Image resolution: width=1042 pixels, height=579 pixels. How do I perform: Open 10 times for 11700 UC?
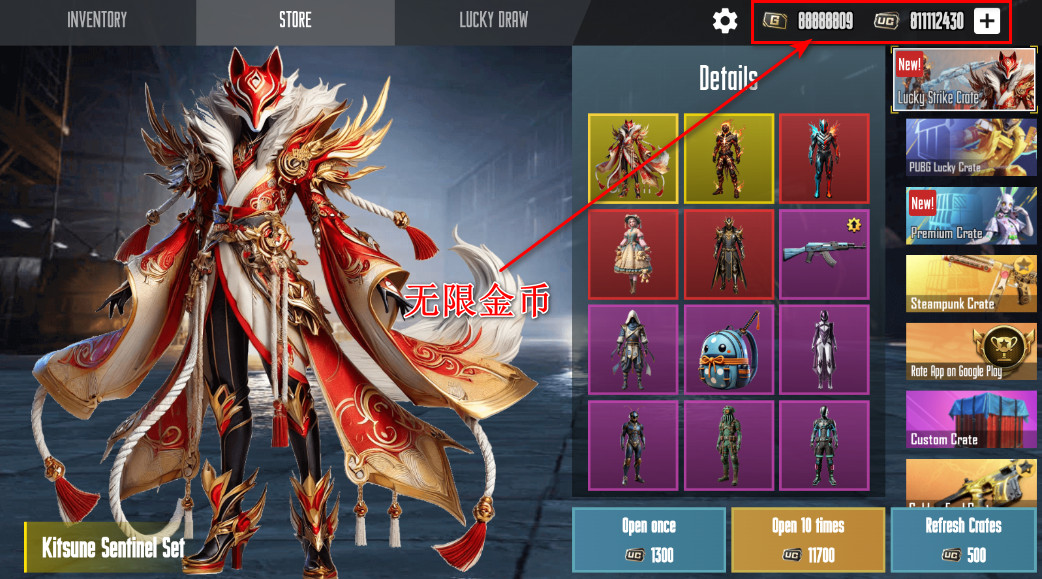click(807, 539)
